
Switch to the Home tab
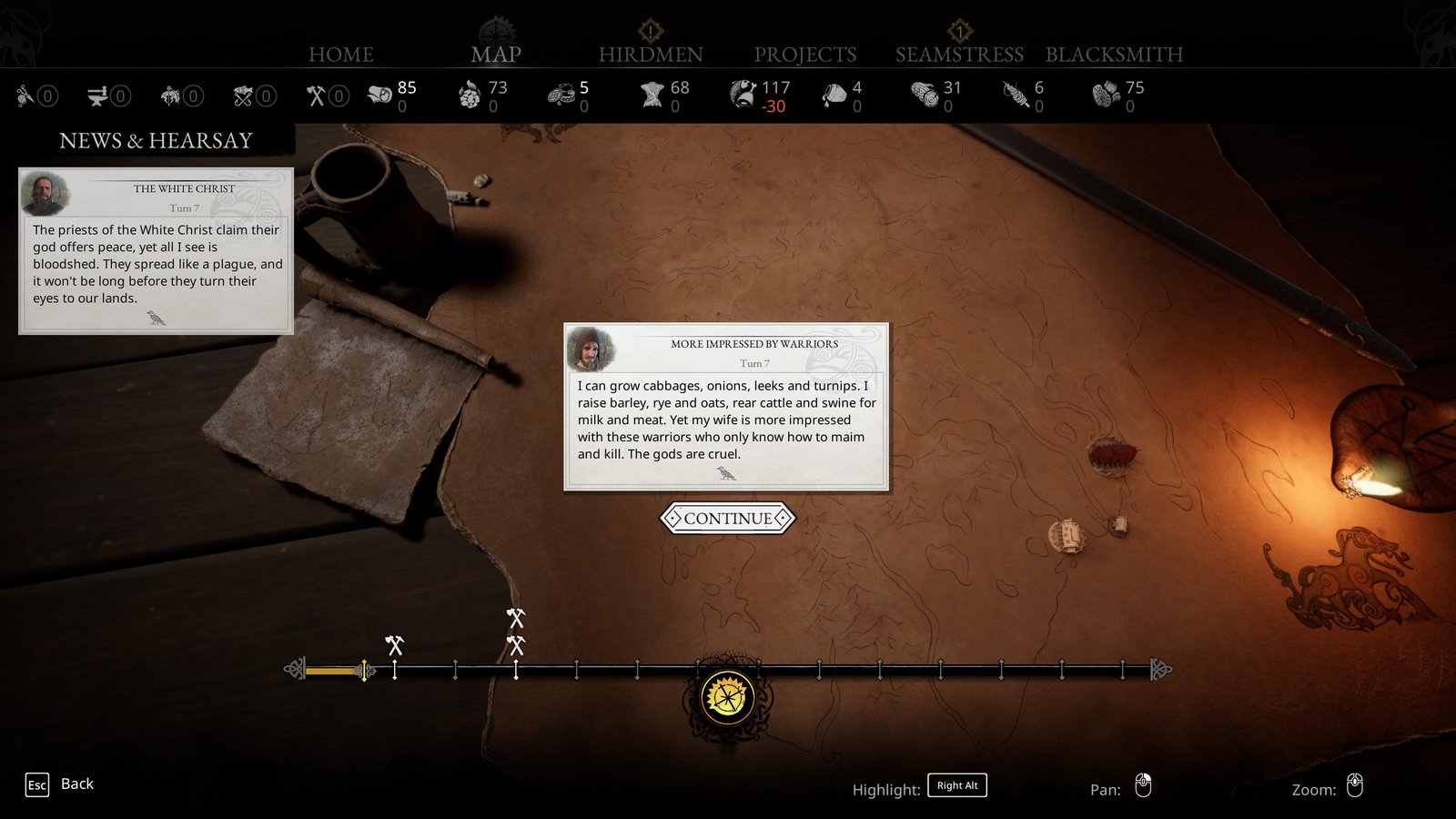341,55
